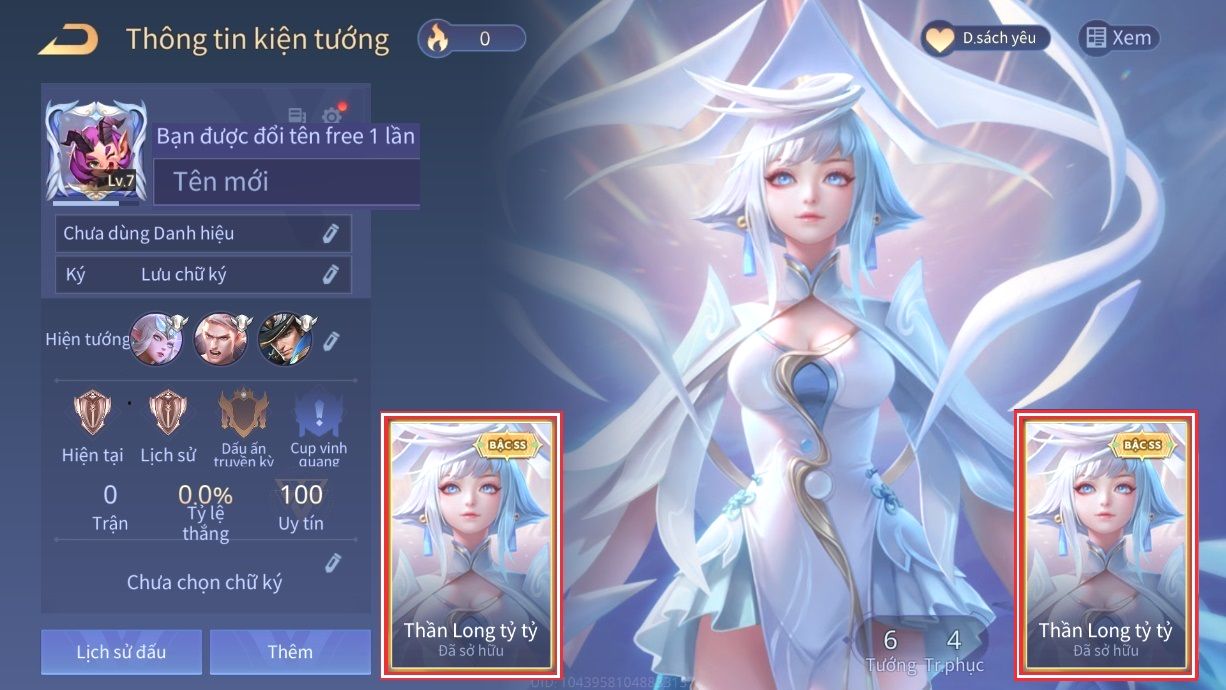Screen dimensions: 1226x690
Task: View the Lịch sử rank badge
Action: (x=168, y=425)
